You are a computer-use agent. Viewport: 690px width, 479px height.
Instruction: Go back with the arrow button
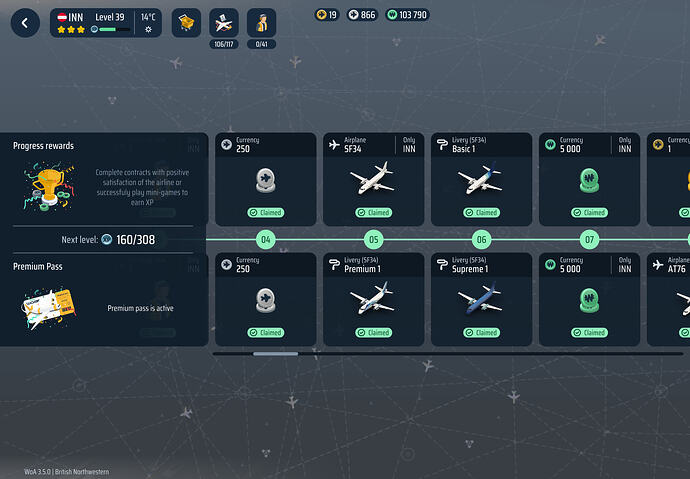[25, 23]
